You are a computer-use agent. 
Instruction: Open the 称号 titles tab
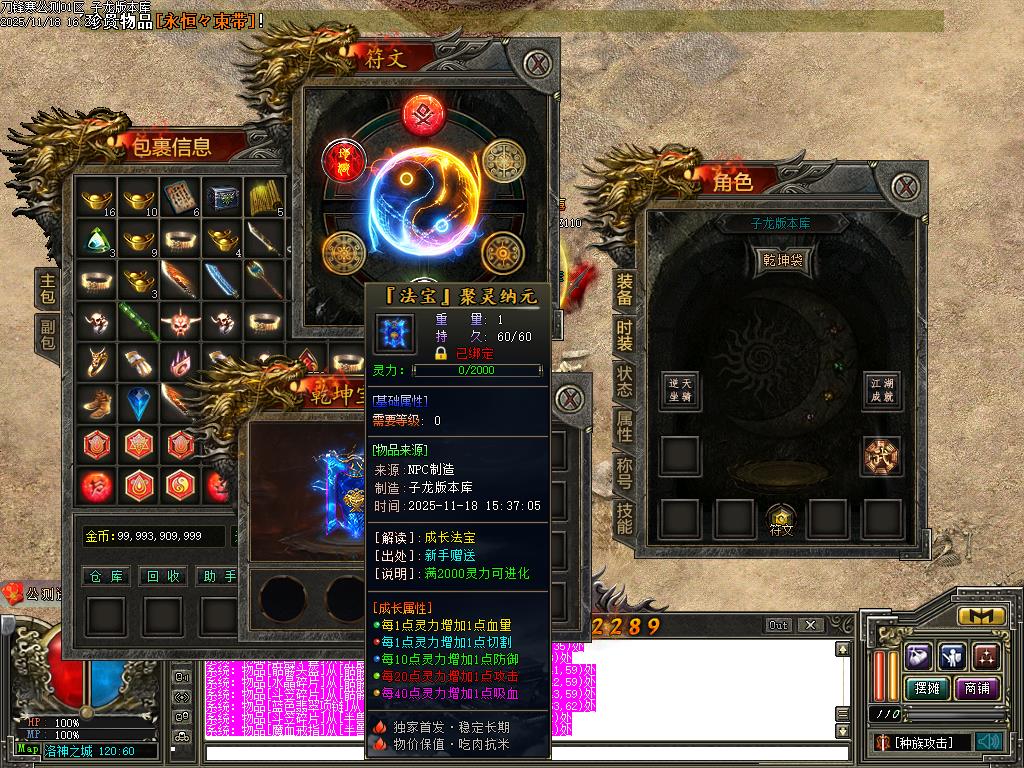point(624,472)
